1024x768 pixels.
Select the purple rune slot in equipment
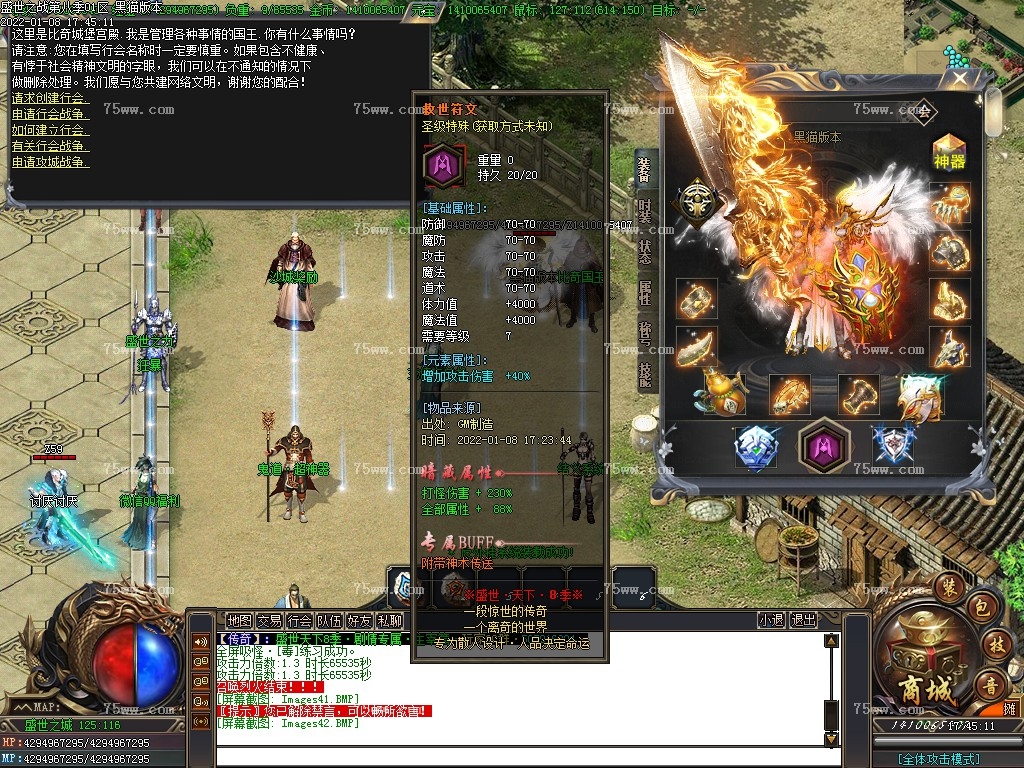825,445
